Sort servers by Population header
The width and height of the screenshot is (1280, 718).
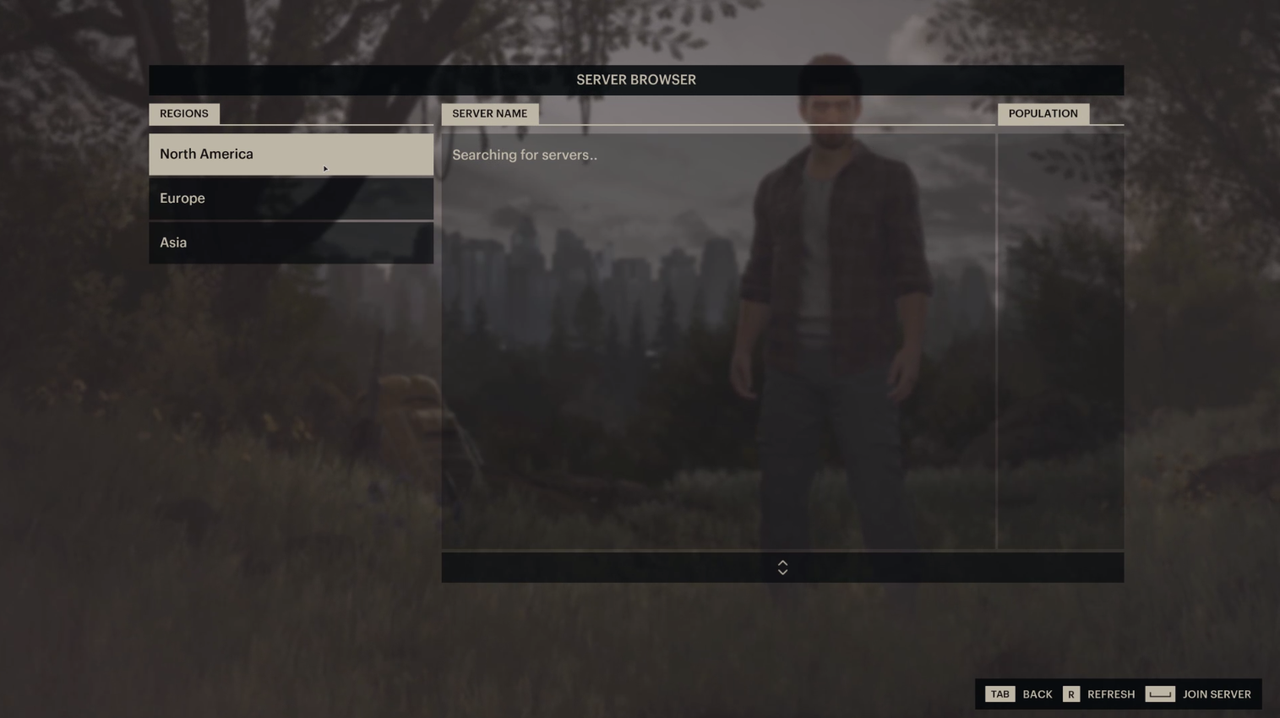pos(1042,113)
